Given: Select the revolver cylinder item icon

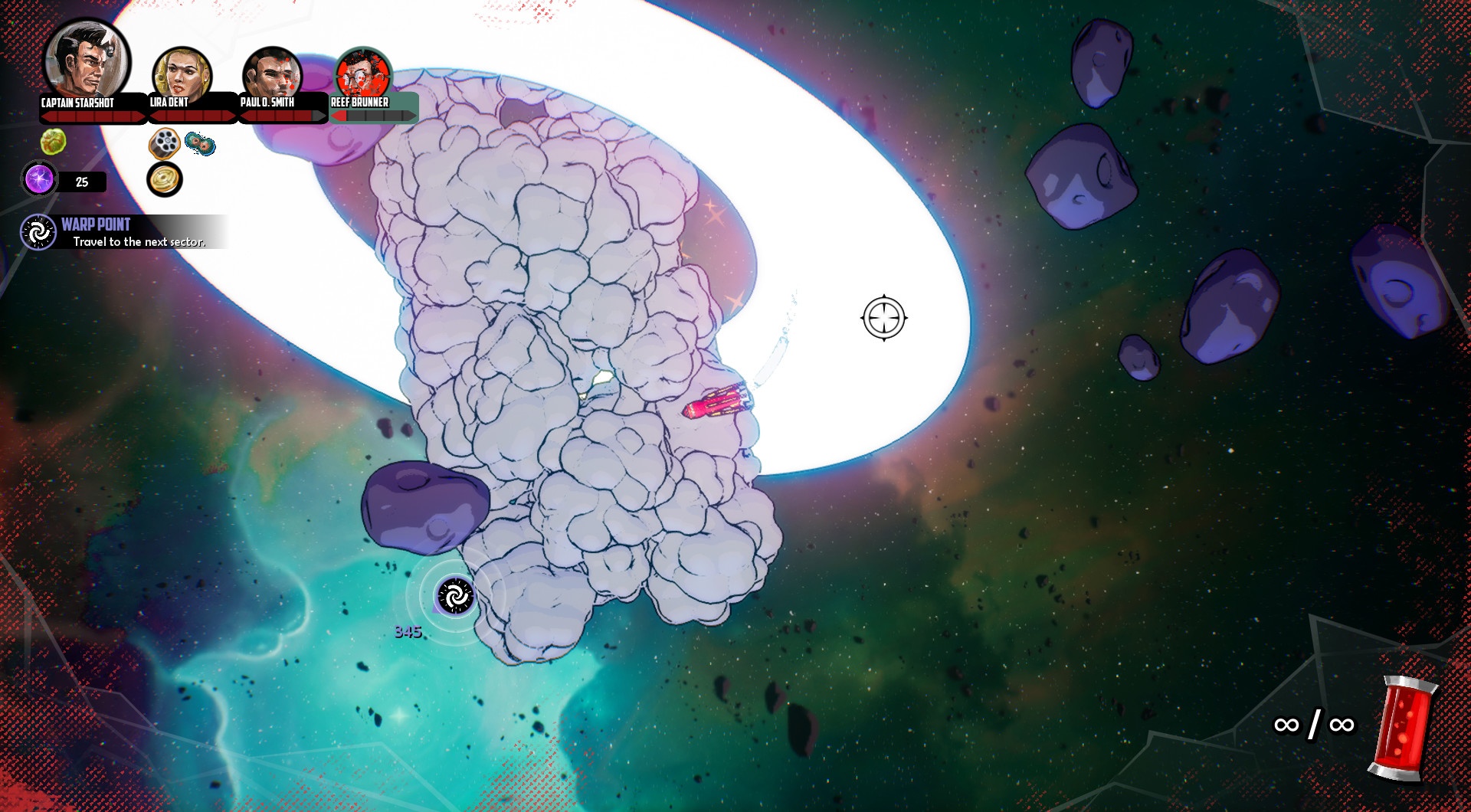Looking at the screenshot, I should point(165,142).
